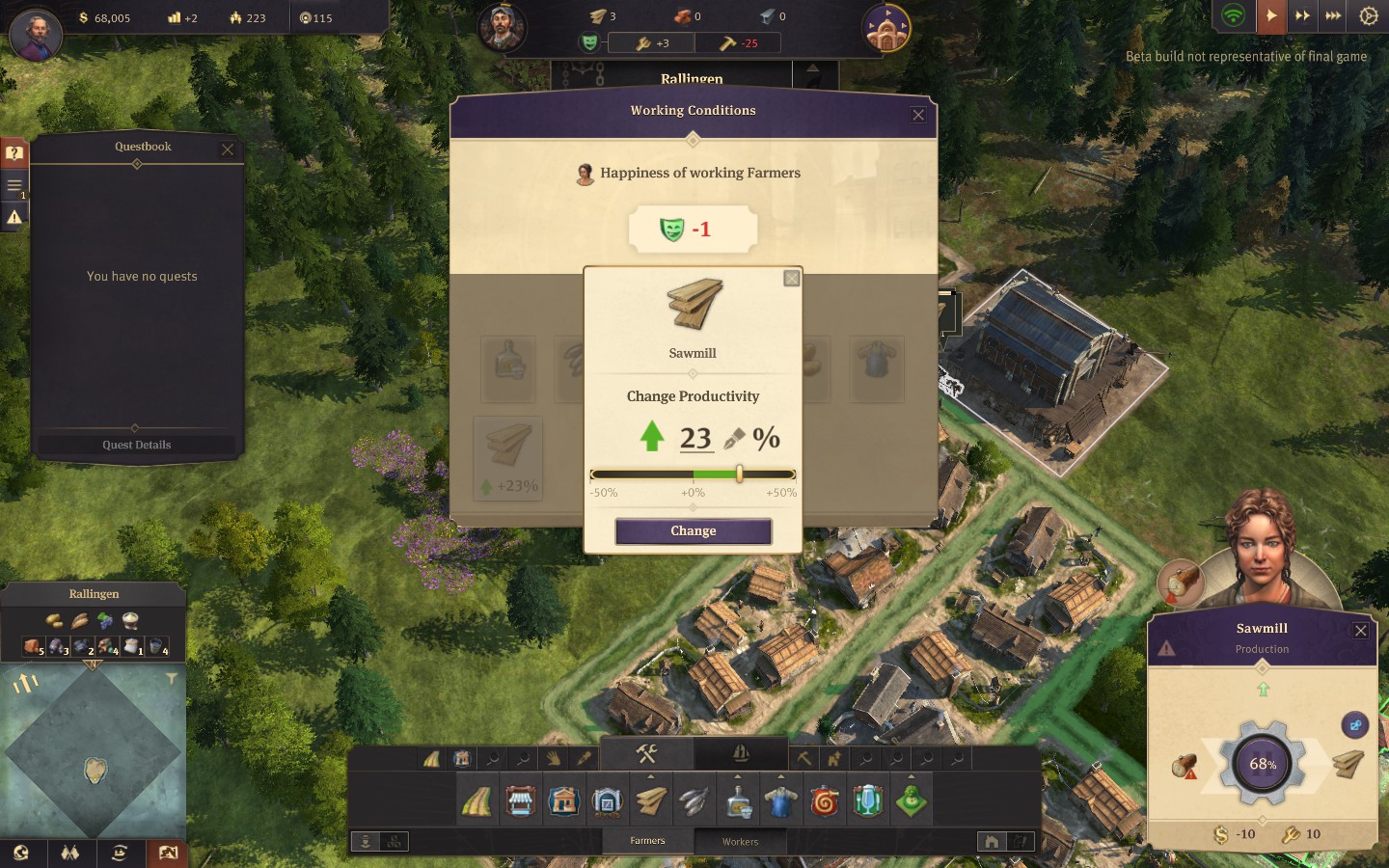1389x868 pixels.
Task: Confirm with the Change button
Action: pos(693,531)
